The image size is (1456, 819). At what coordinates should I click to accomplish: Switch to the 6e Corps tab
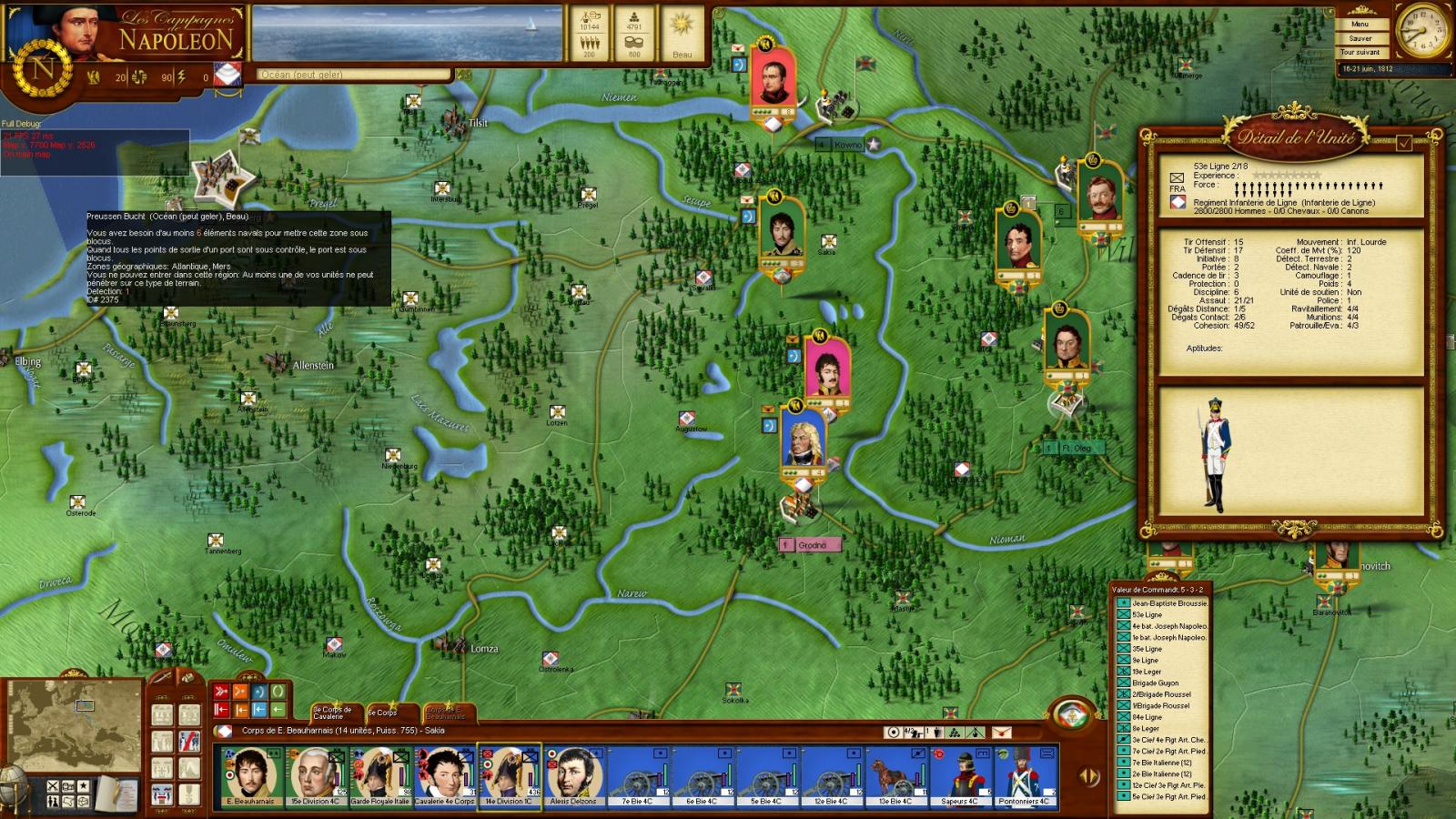384,713
